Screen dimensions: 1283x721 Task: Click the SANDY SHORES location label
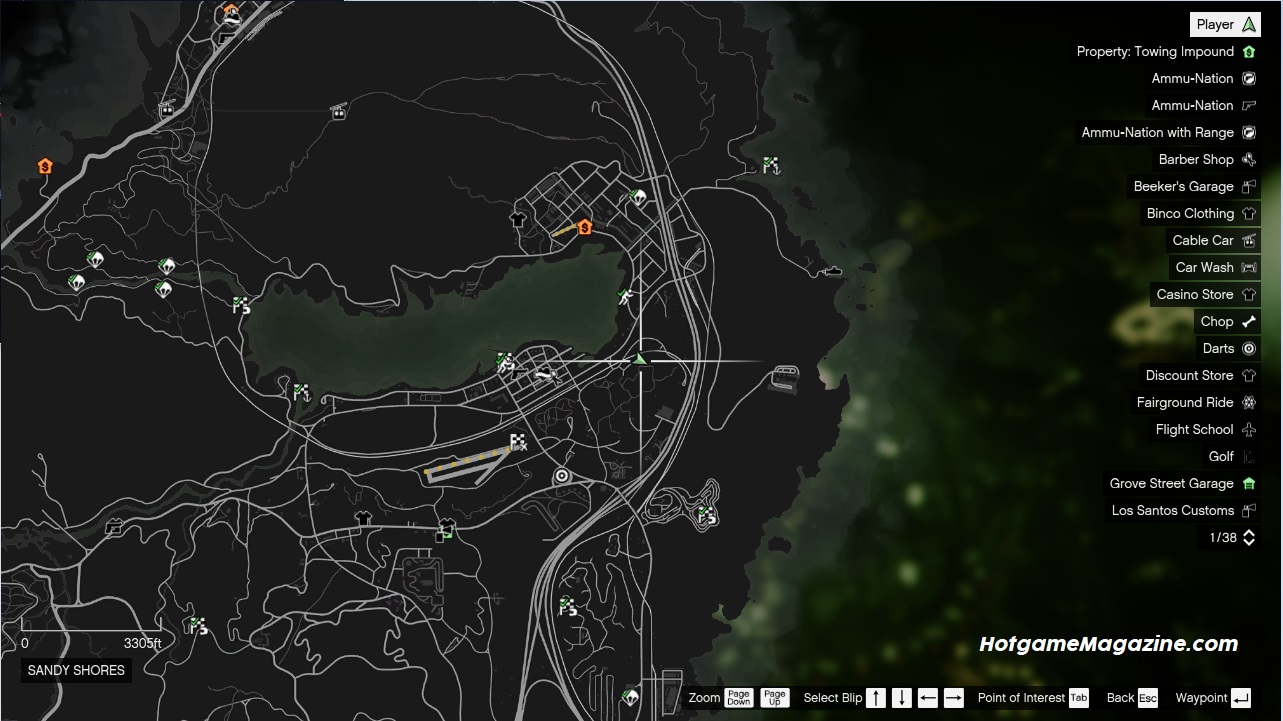(x=75, y=670)
